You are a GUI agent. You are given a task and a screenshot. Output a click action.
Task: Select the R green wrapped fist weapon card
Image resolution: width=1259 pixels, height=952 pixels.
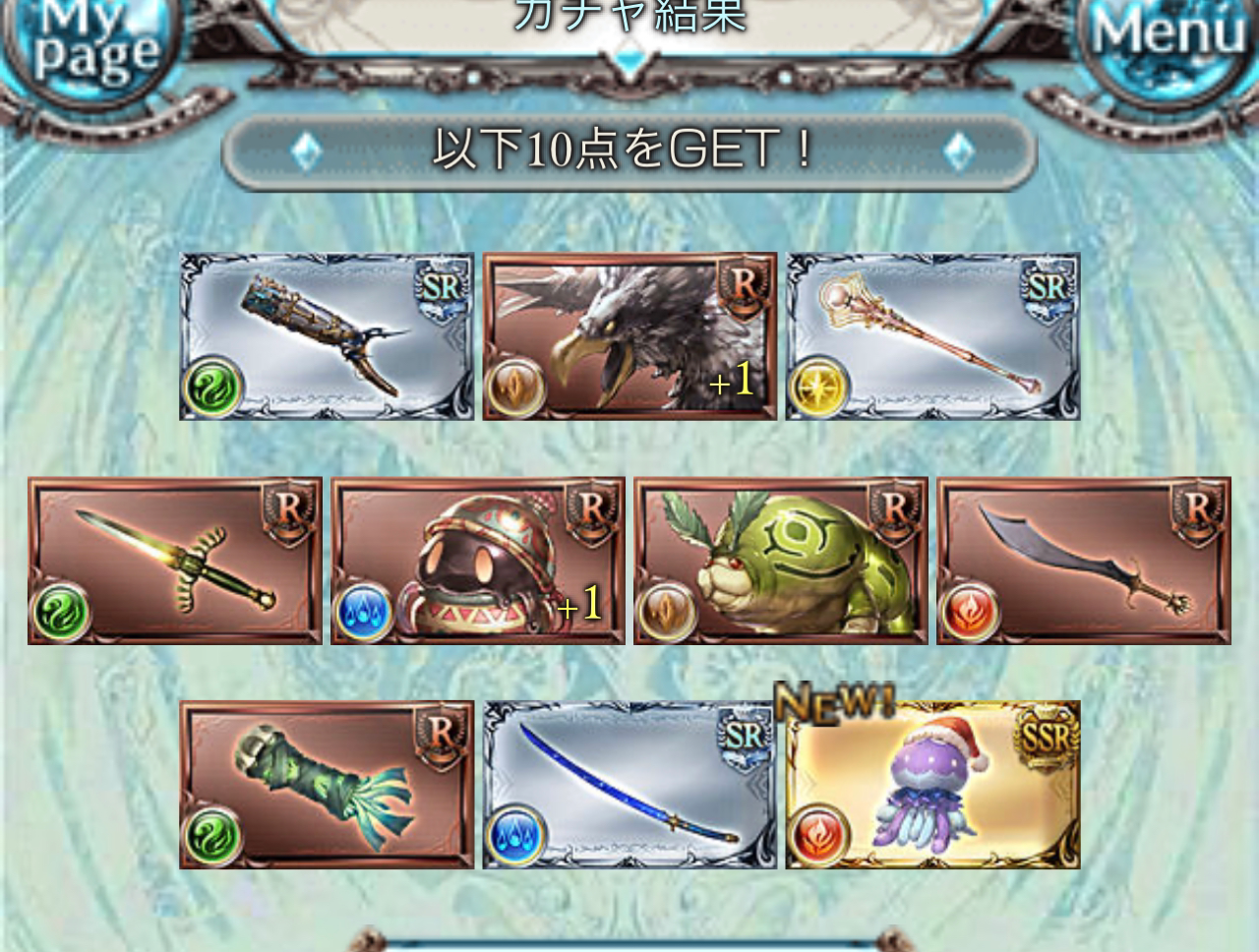click(x=327, y=785)
